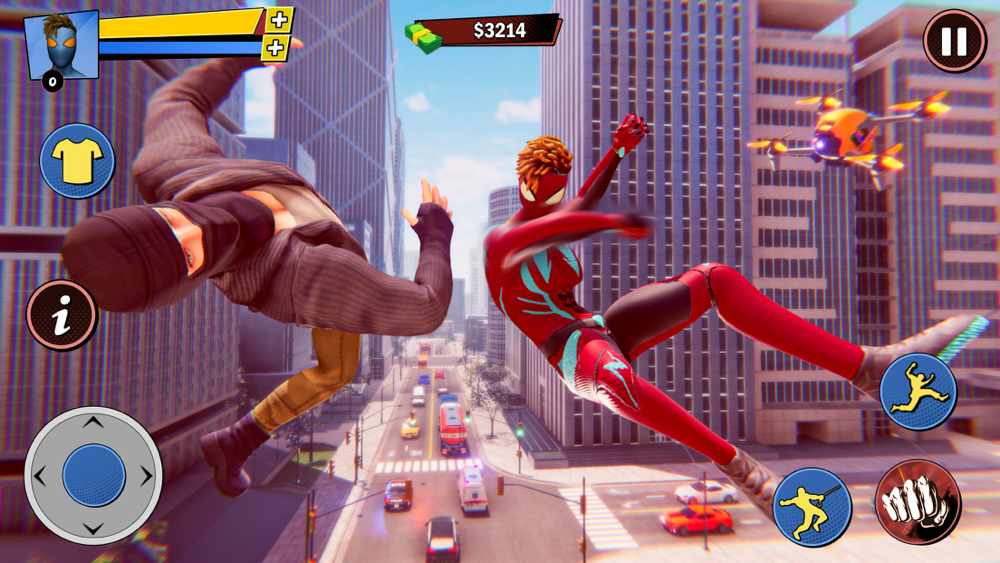
Task: Click the green cash stack icon
Action: pyautogui.click(x=423, y=36)
